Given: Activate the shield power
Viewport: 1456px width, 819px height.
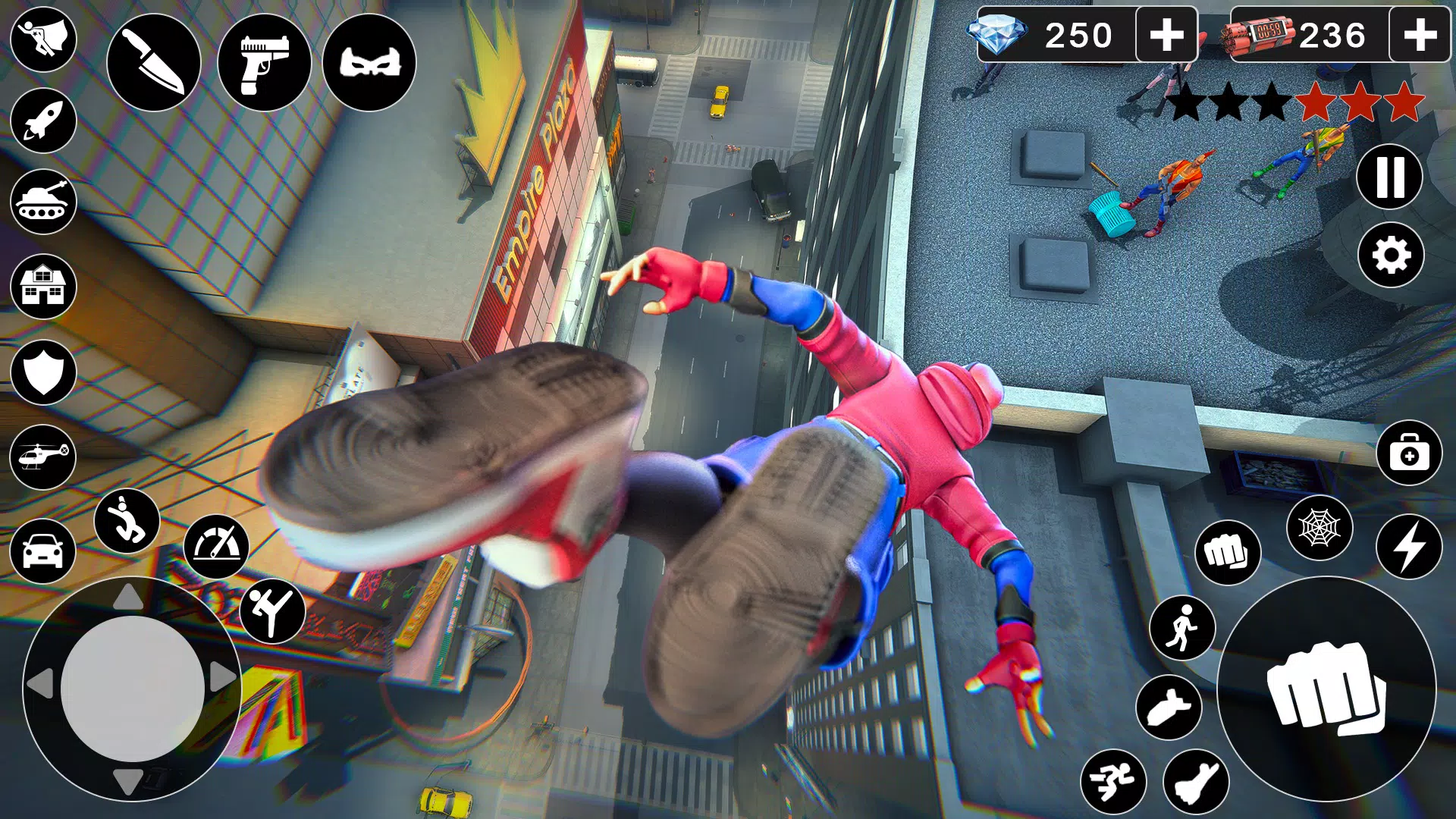Looking at the screenshot, I should pyautogui.click(x=43, y=366).
